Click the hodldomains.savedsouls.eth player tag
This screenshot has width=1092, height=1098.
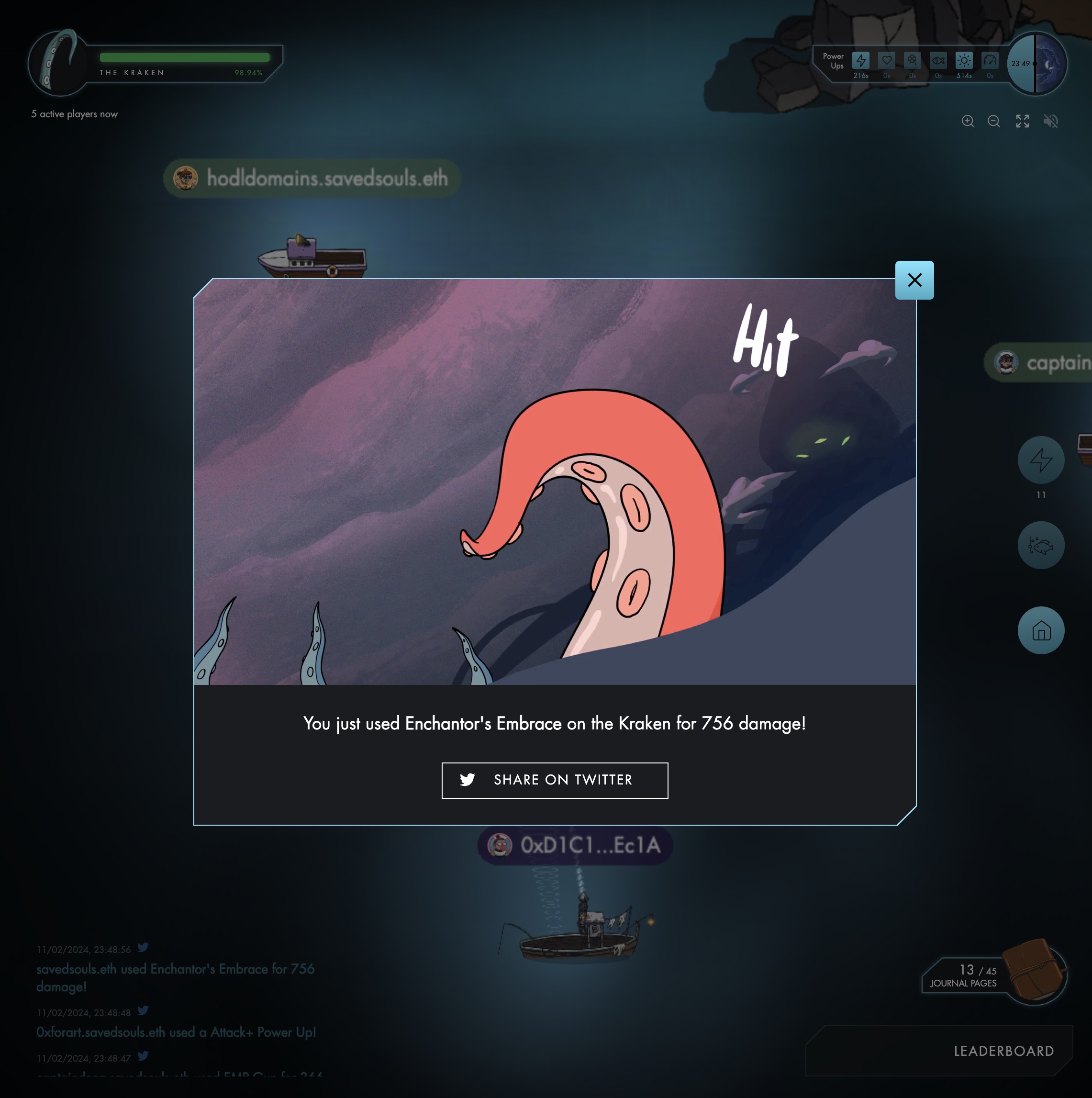312,179
